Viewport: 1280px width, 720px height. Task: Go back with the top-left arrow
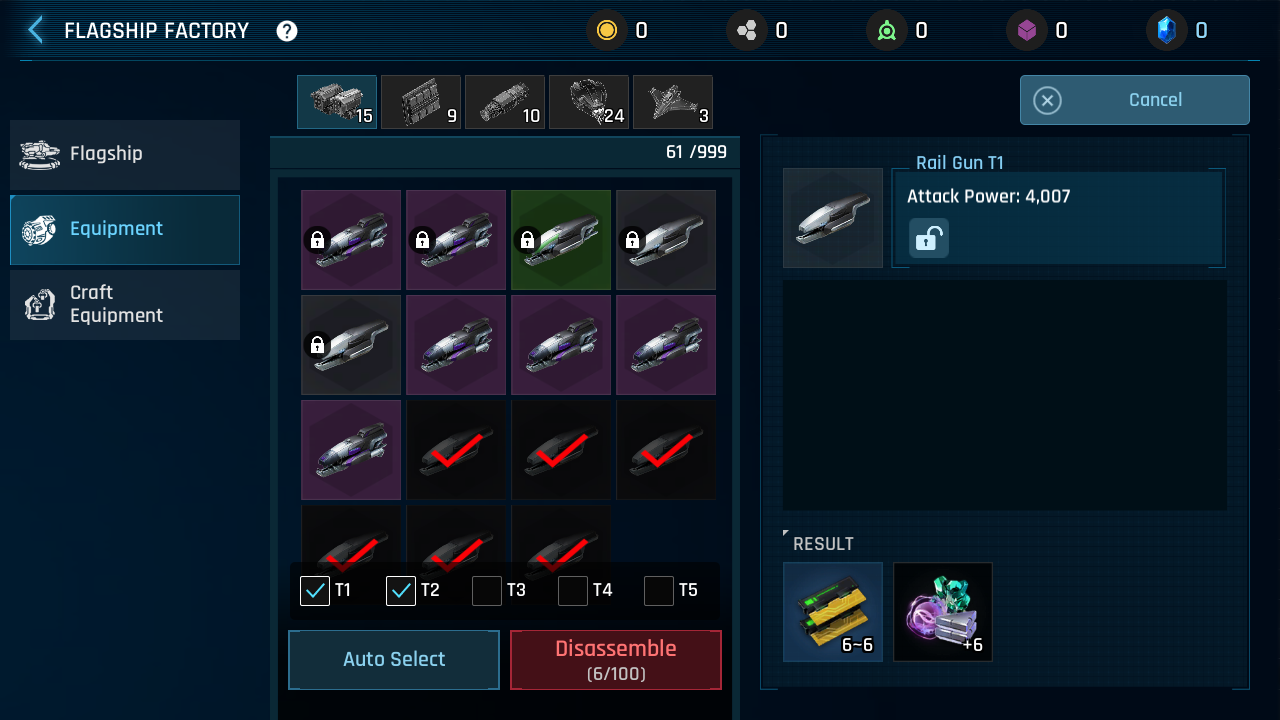point(36,30)
